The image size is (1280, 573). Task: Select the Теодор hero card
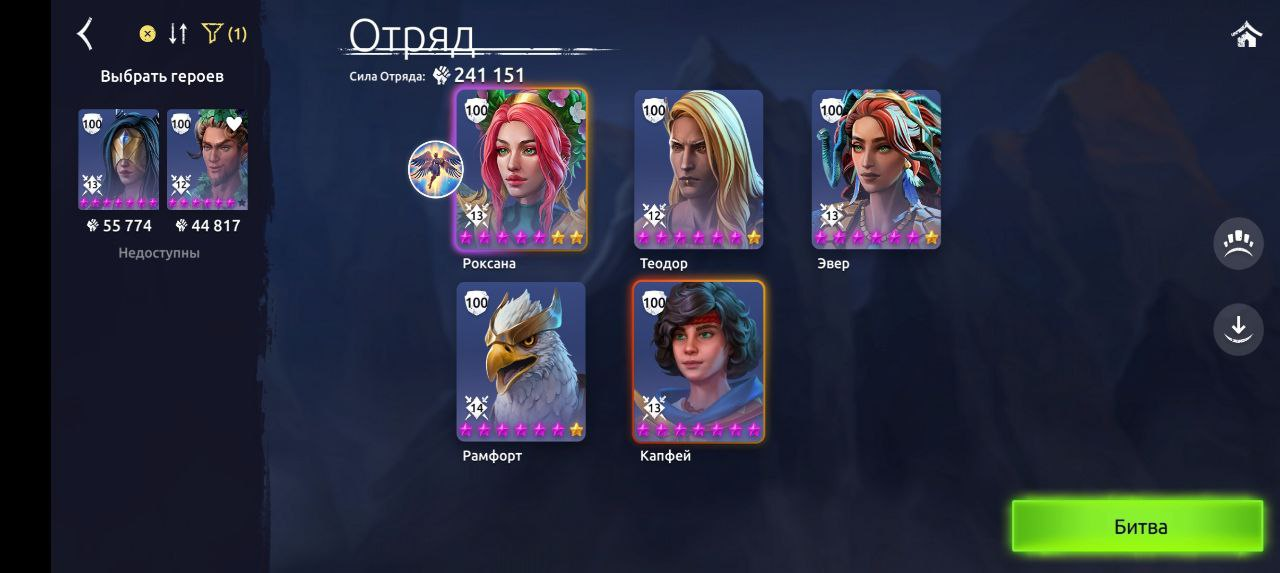pyautogui.click(x=698, y=169)
